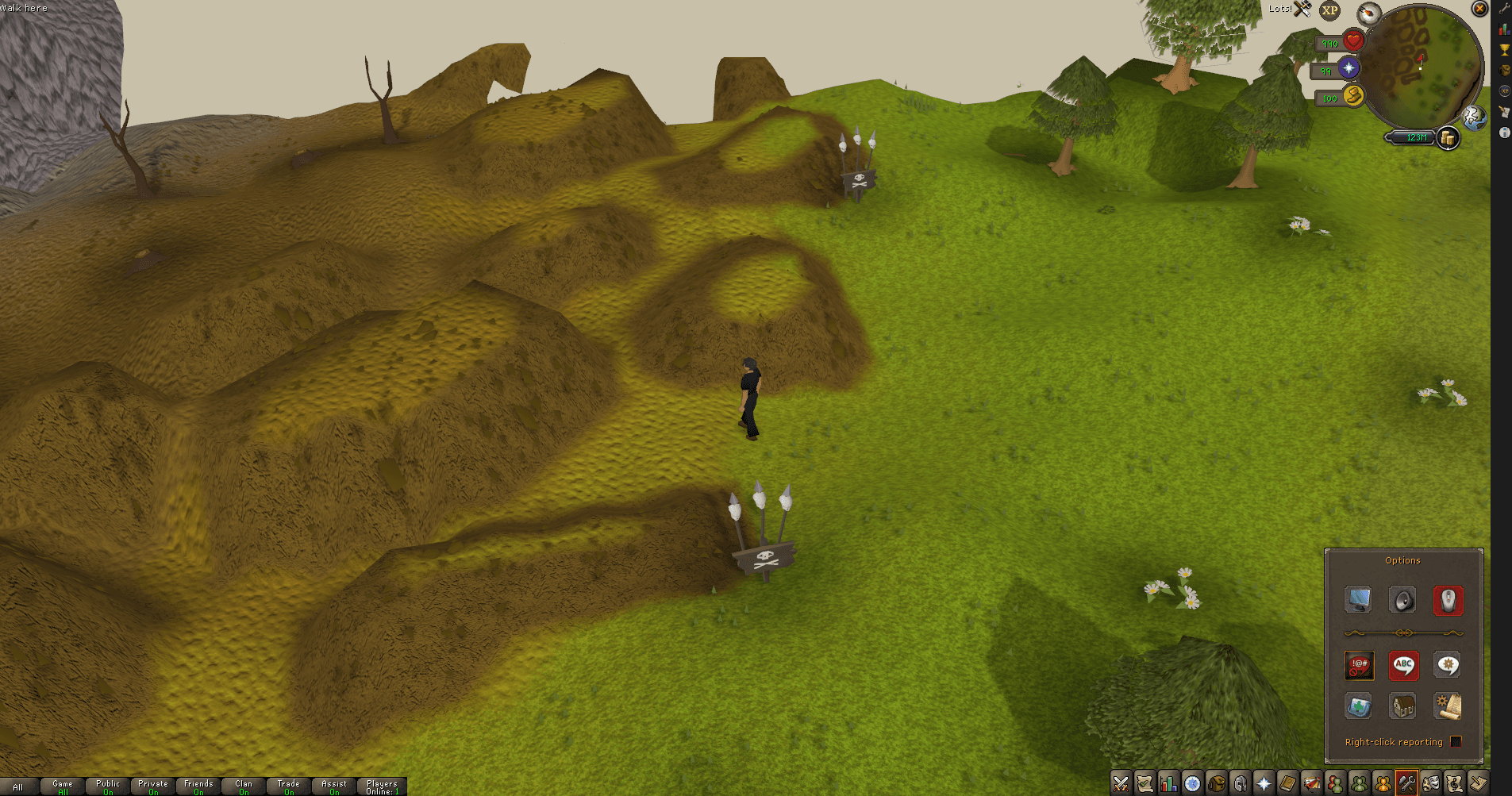The height and width of the screenshot is (796, 1512).
Task: Open house options icon
Action: (1402, 706)
